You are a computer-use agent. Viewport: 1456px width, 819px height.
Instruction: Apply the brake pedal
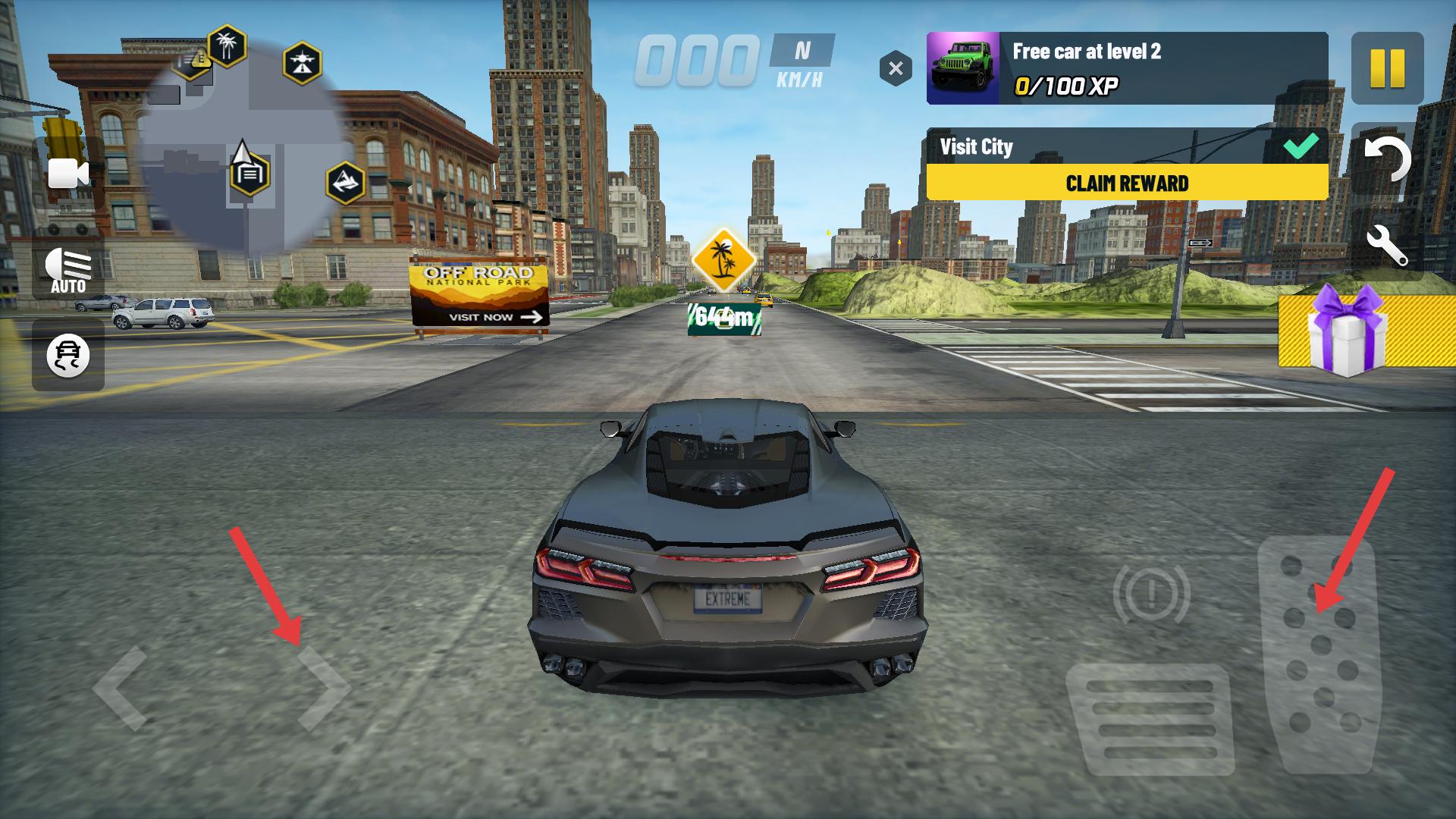1150,717
